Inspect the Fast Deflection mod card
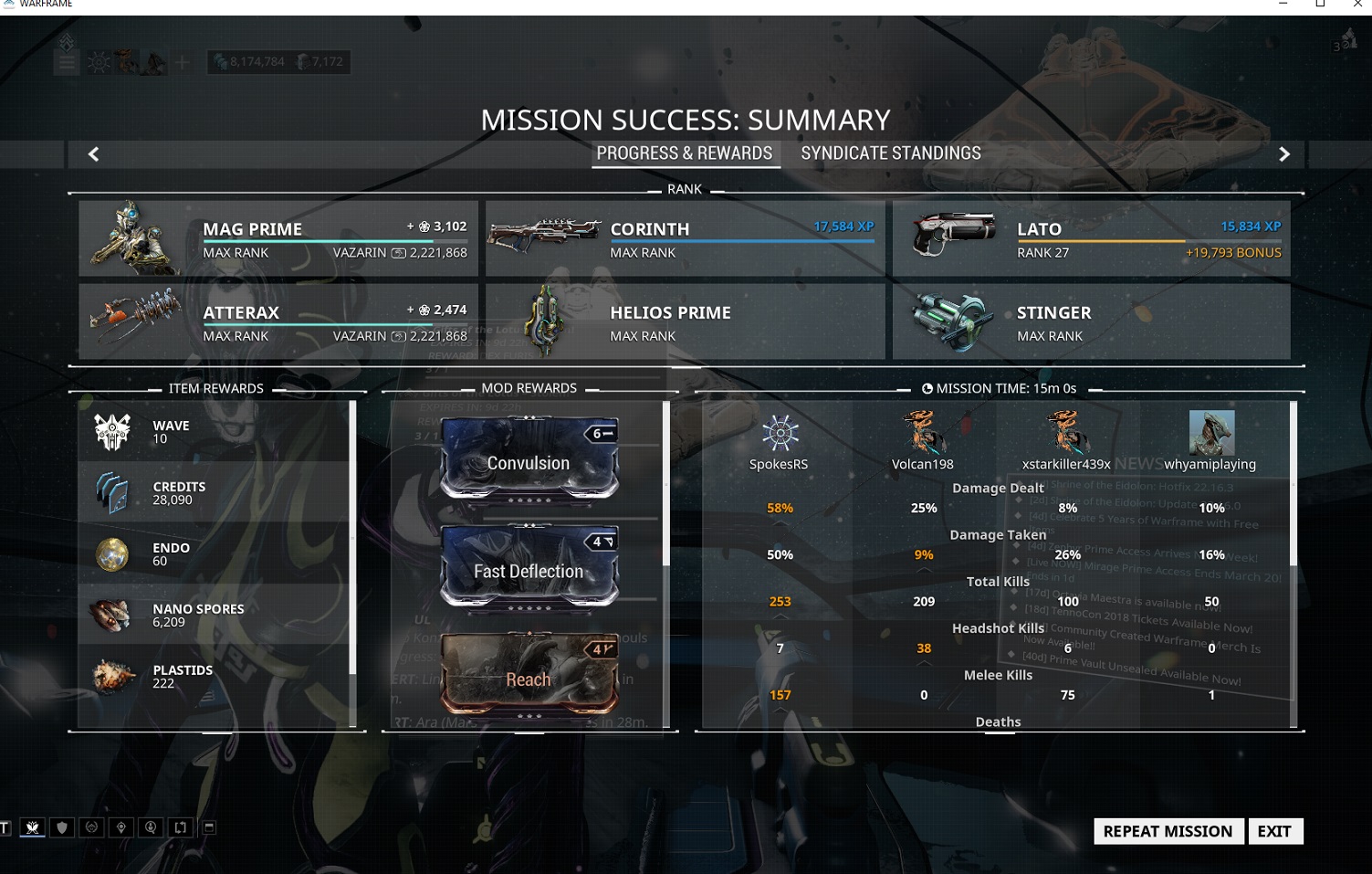 pos(529,566)
